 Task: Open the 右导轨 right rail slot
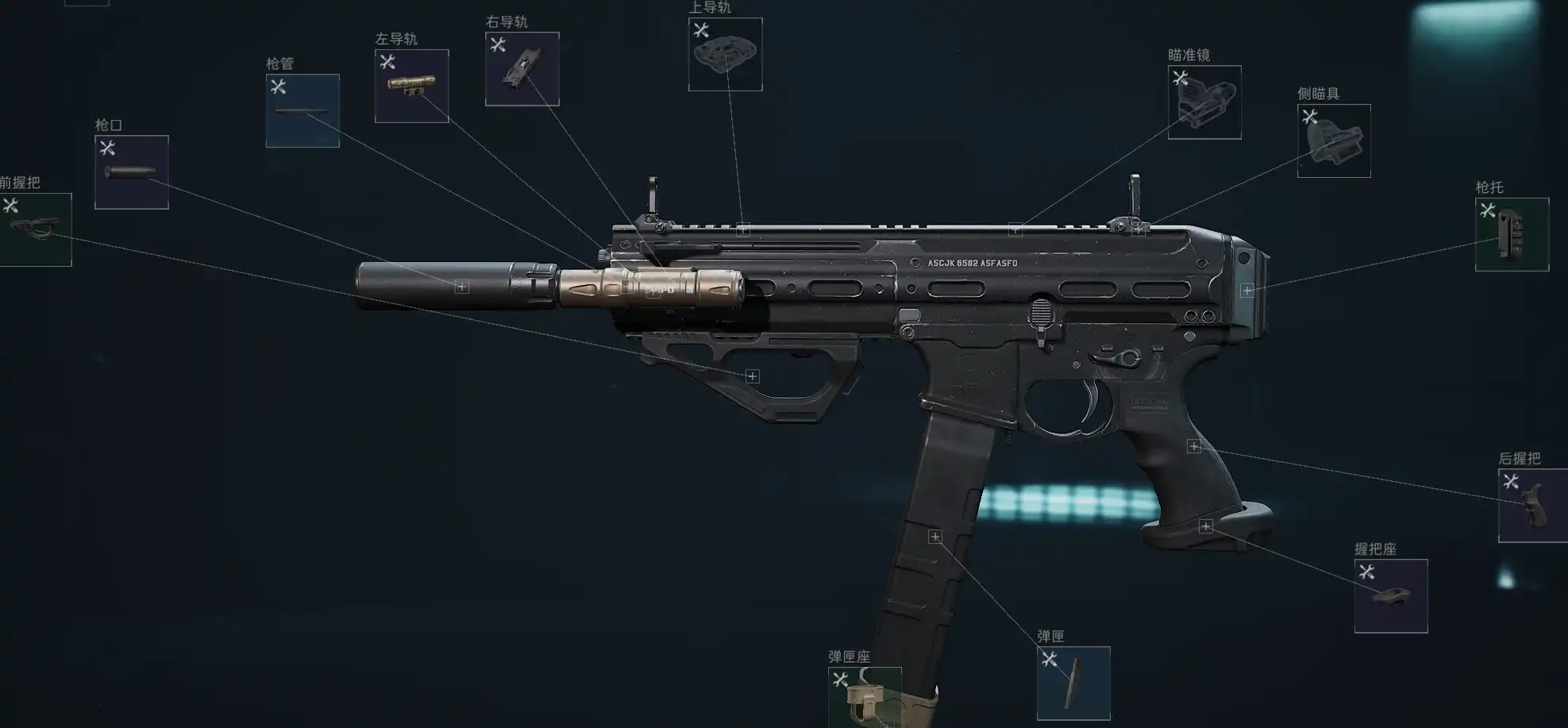522,69
